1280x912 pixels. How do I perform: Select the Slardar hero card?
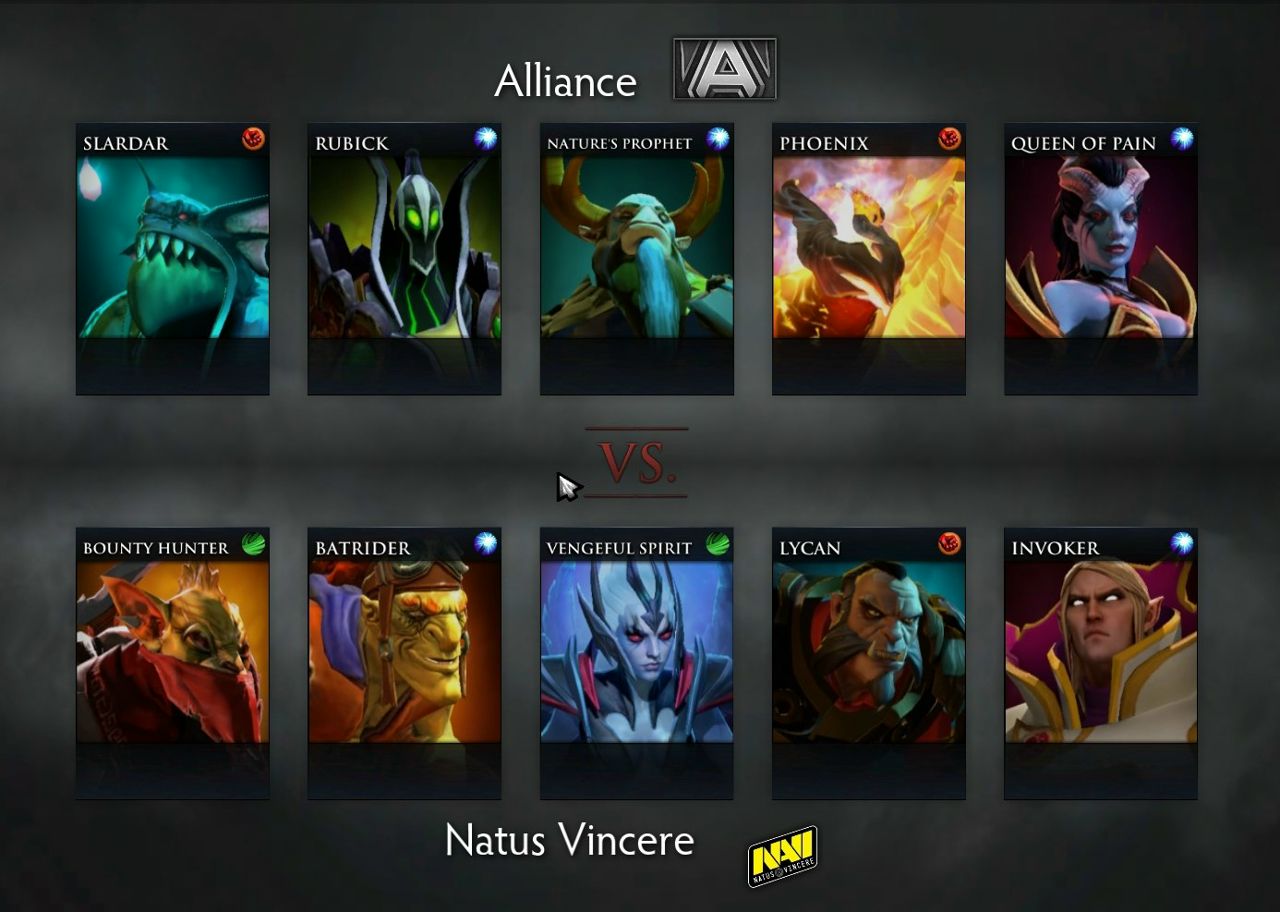click(173, 258)
